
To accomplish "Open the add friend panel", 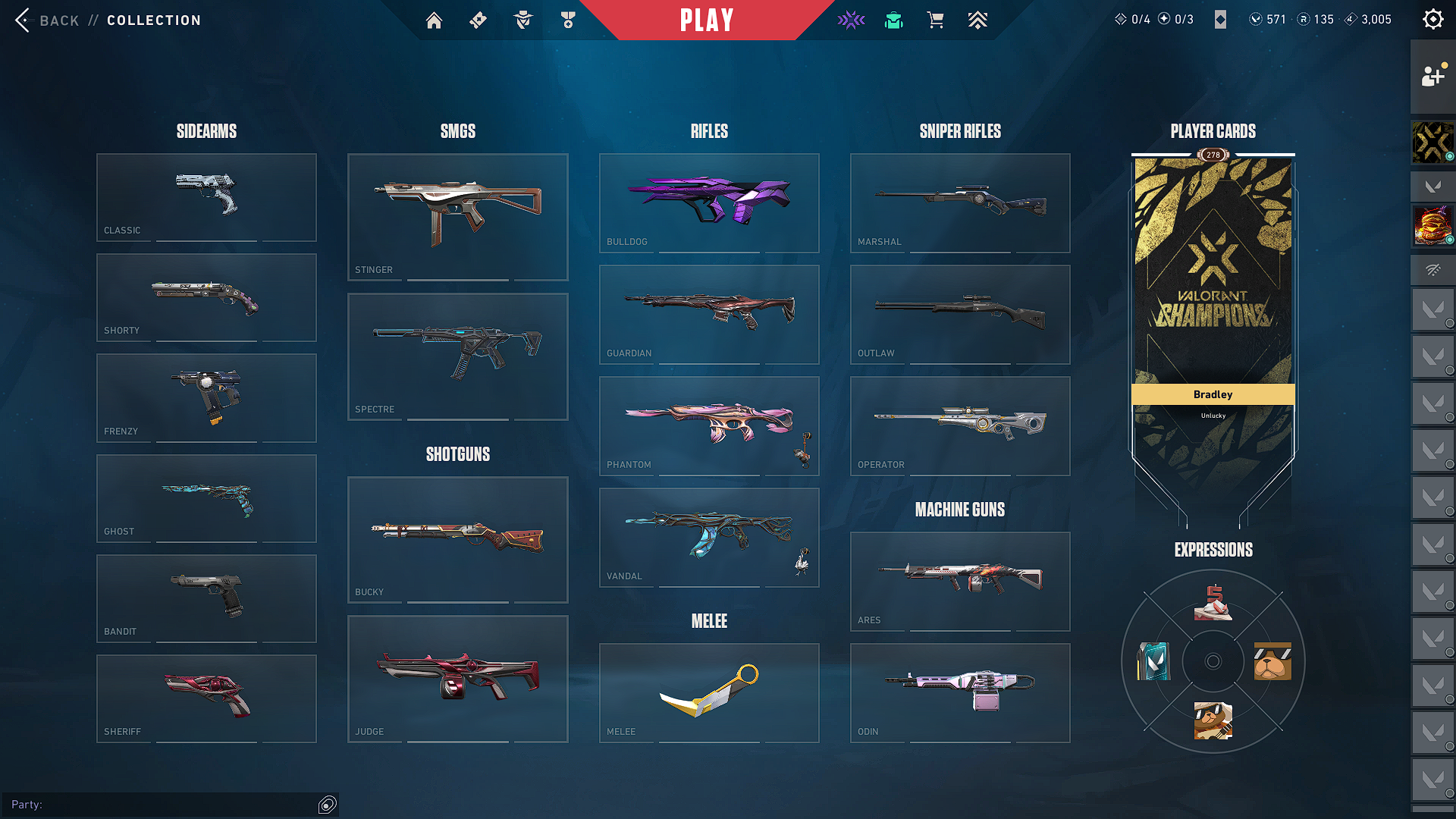I will coord(1432,77).
